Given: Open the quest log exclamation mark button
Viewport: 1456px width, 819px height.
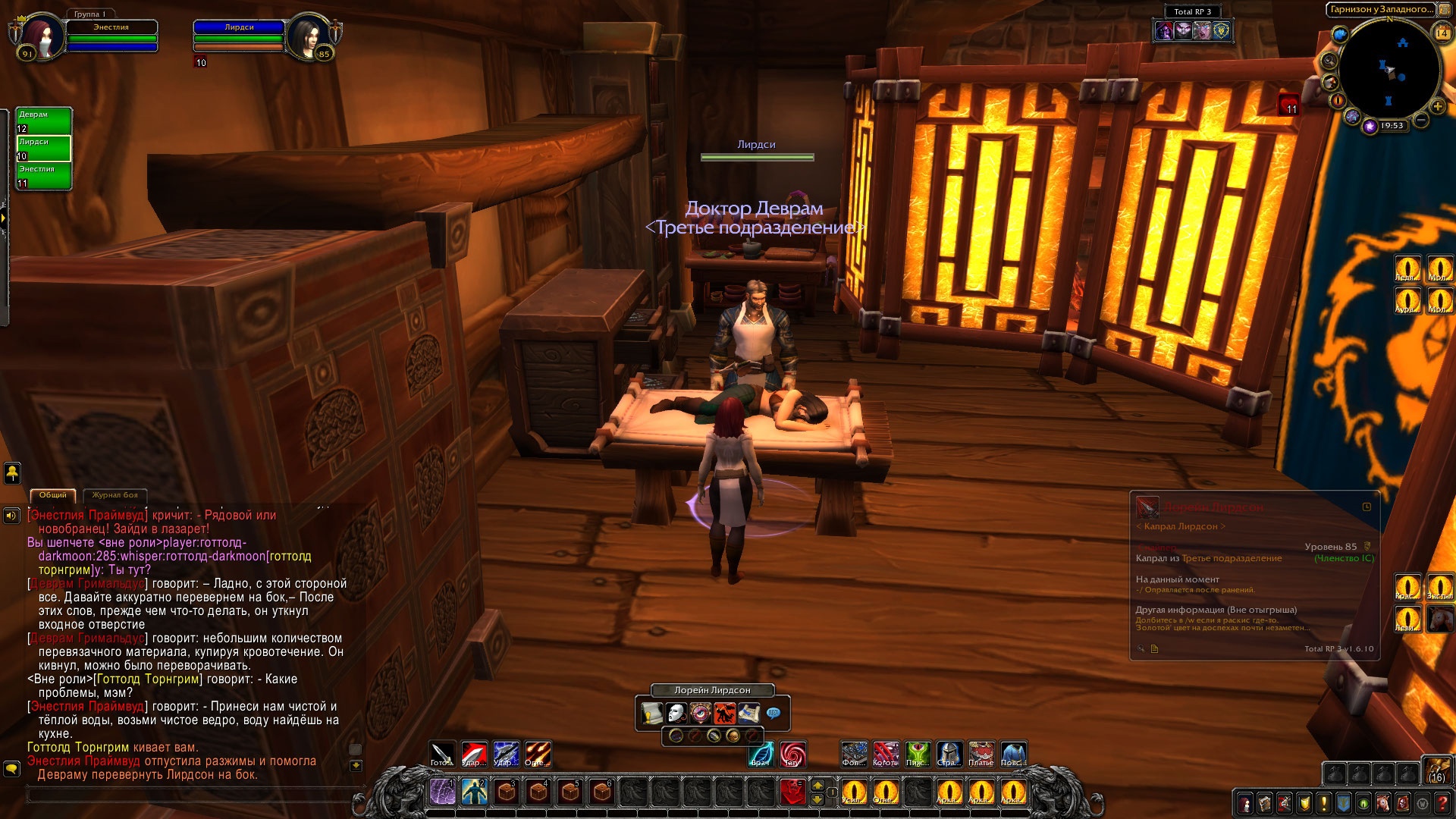Looking at the screenshot, I should 1324,803.
